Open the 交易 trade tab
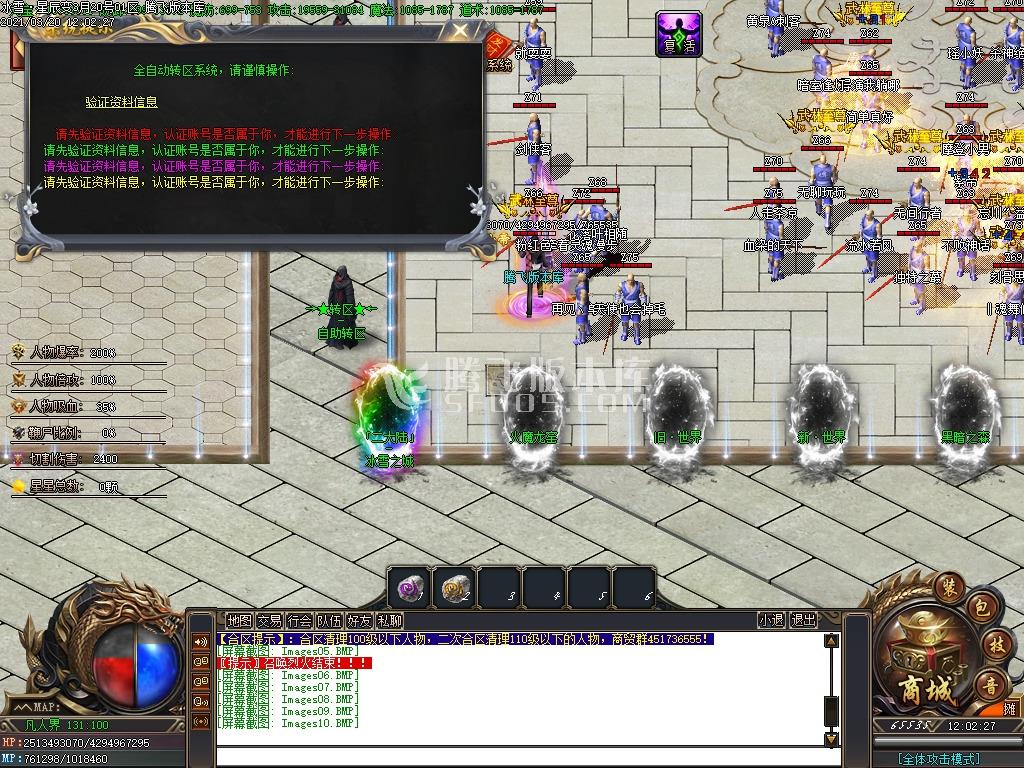The width and height of the screenshot is (1024, 768). 269,621
